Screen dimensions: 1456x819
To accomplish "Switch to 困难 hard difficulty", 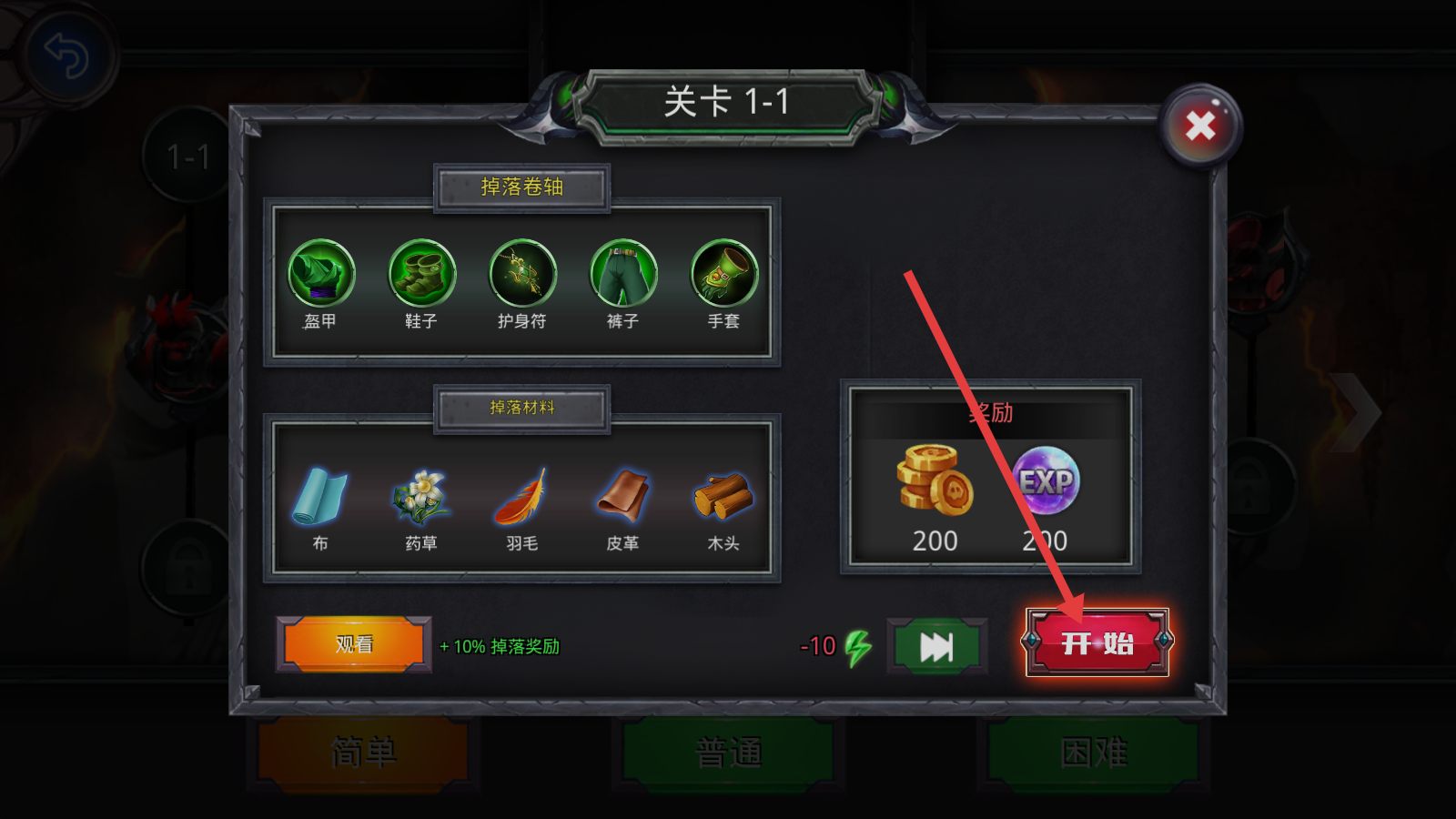I will pyautogui.click(x=1093, y=753).
